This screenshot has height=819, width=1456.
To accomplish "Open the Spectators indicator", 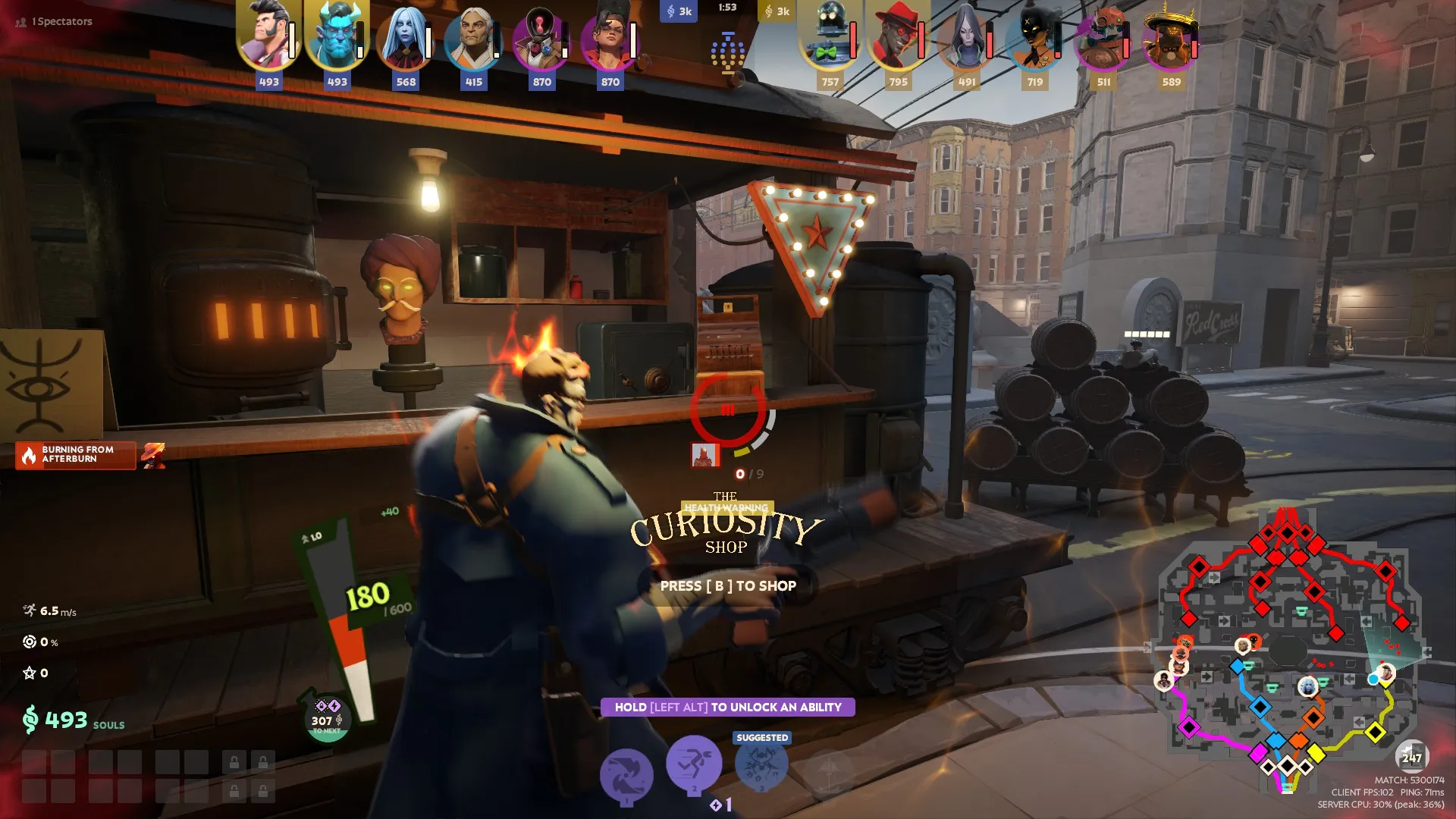I will [55, 21].
